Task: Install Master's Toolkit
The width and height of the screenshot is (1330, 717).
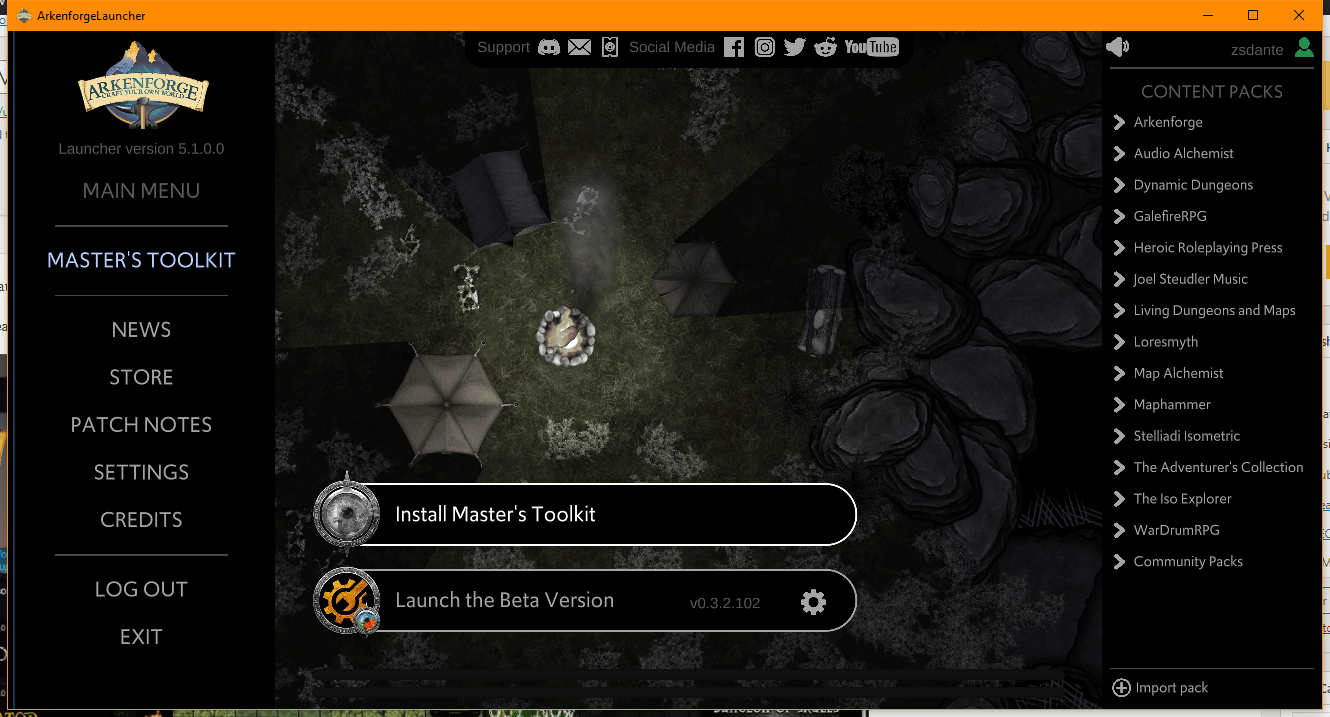Action: (585, 514)
